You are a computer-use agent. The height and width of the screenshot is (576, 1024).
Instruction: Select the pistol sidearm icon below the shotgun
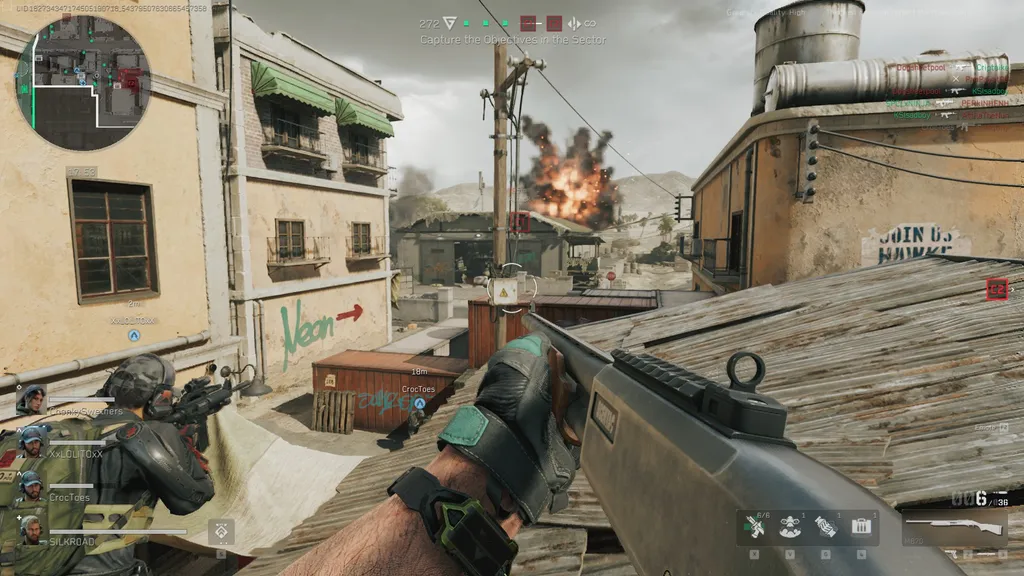point(951,553)
